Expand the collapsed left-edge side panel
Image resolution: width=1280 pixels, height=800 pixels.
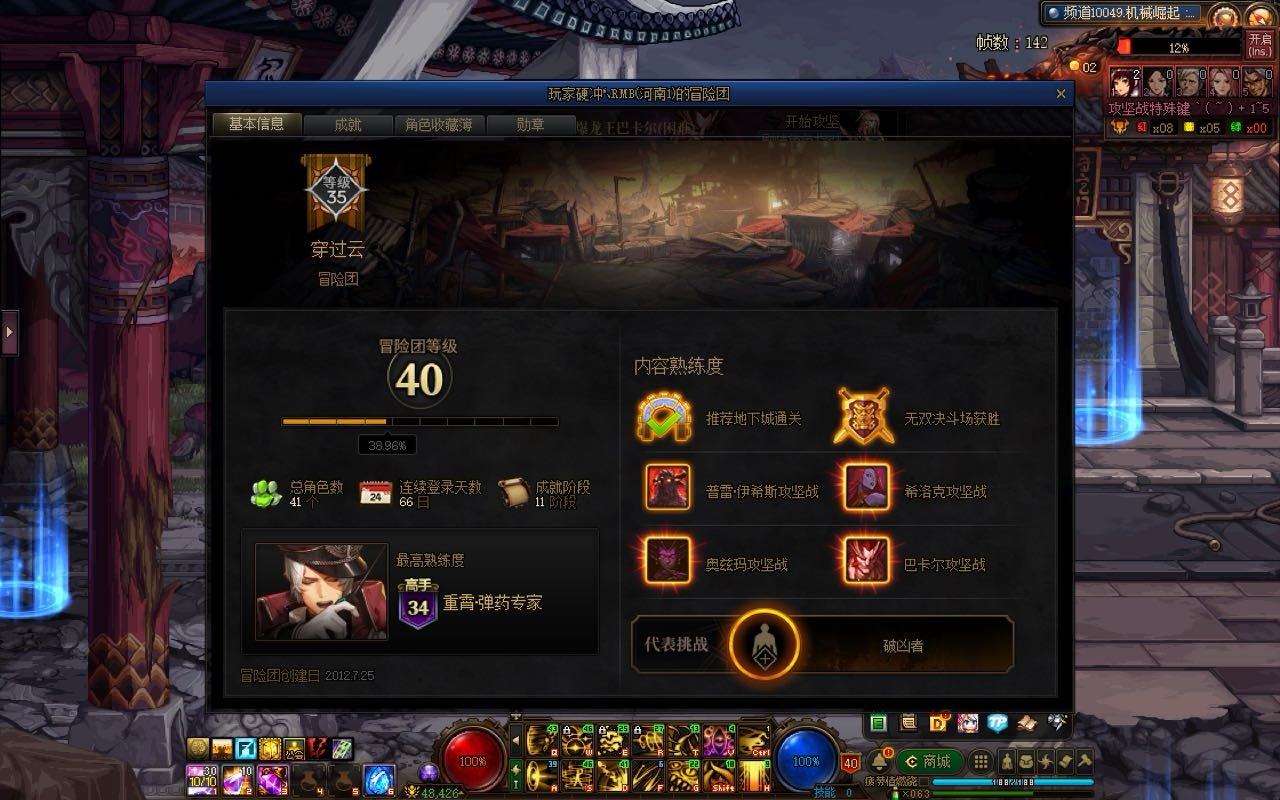click(9, 332)
